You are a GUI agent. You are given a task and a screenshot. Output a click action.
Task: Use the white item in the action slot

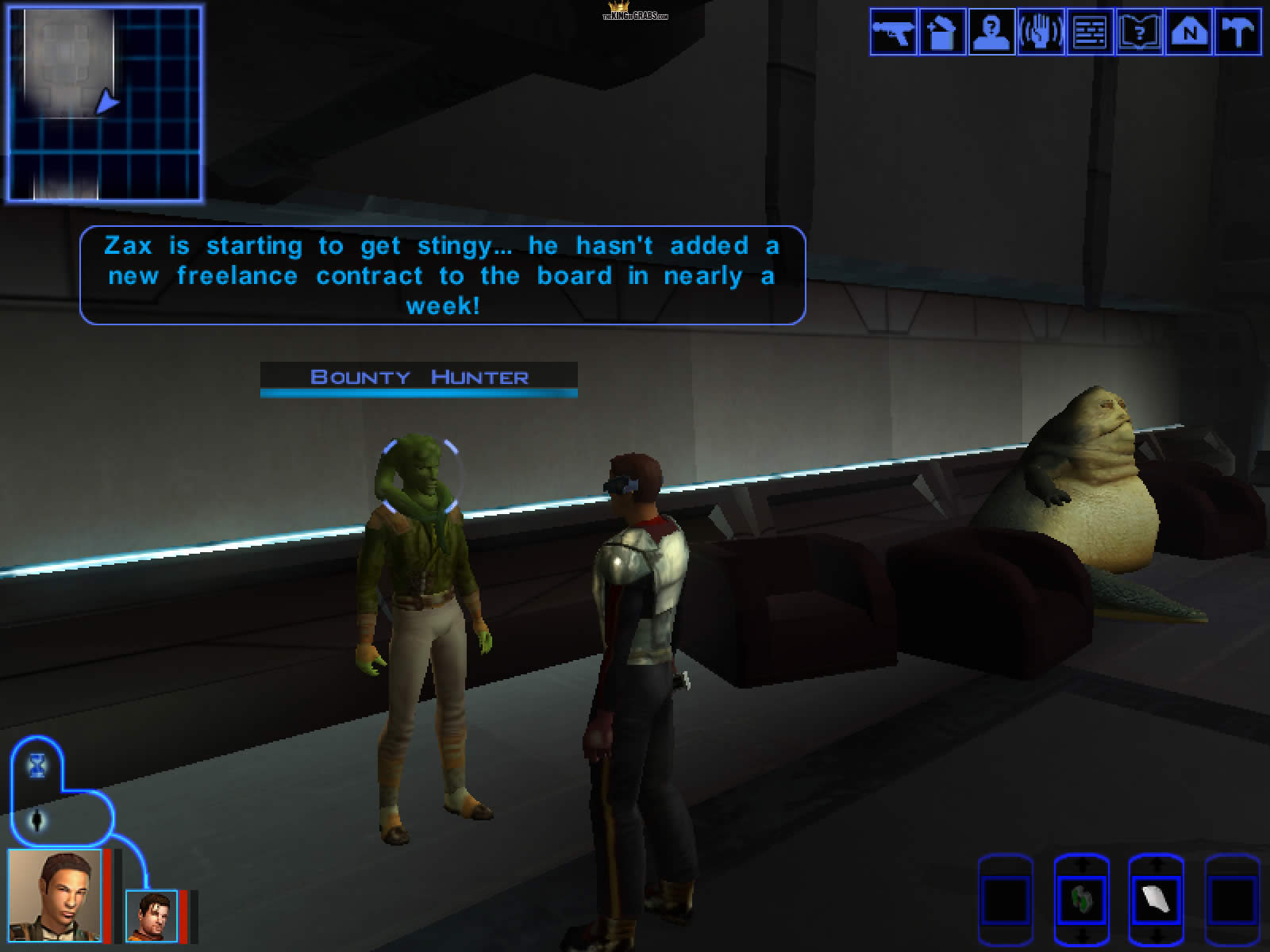[1155, 900]
